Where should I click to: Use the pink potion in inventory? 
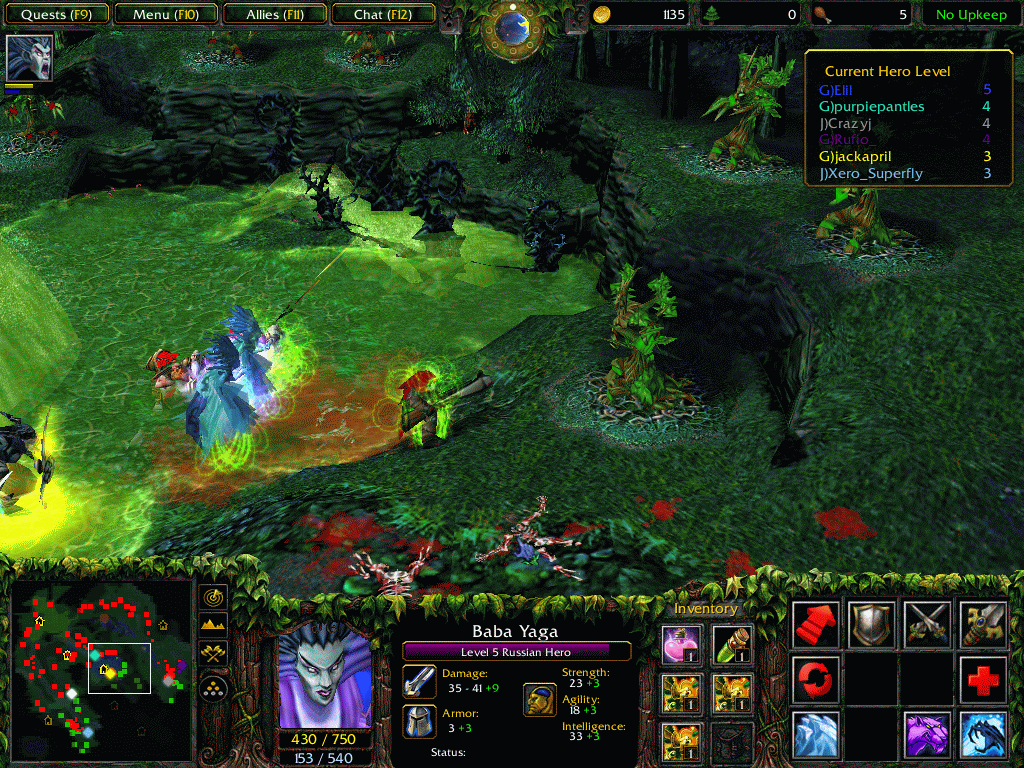tap(683, 644)
